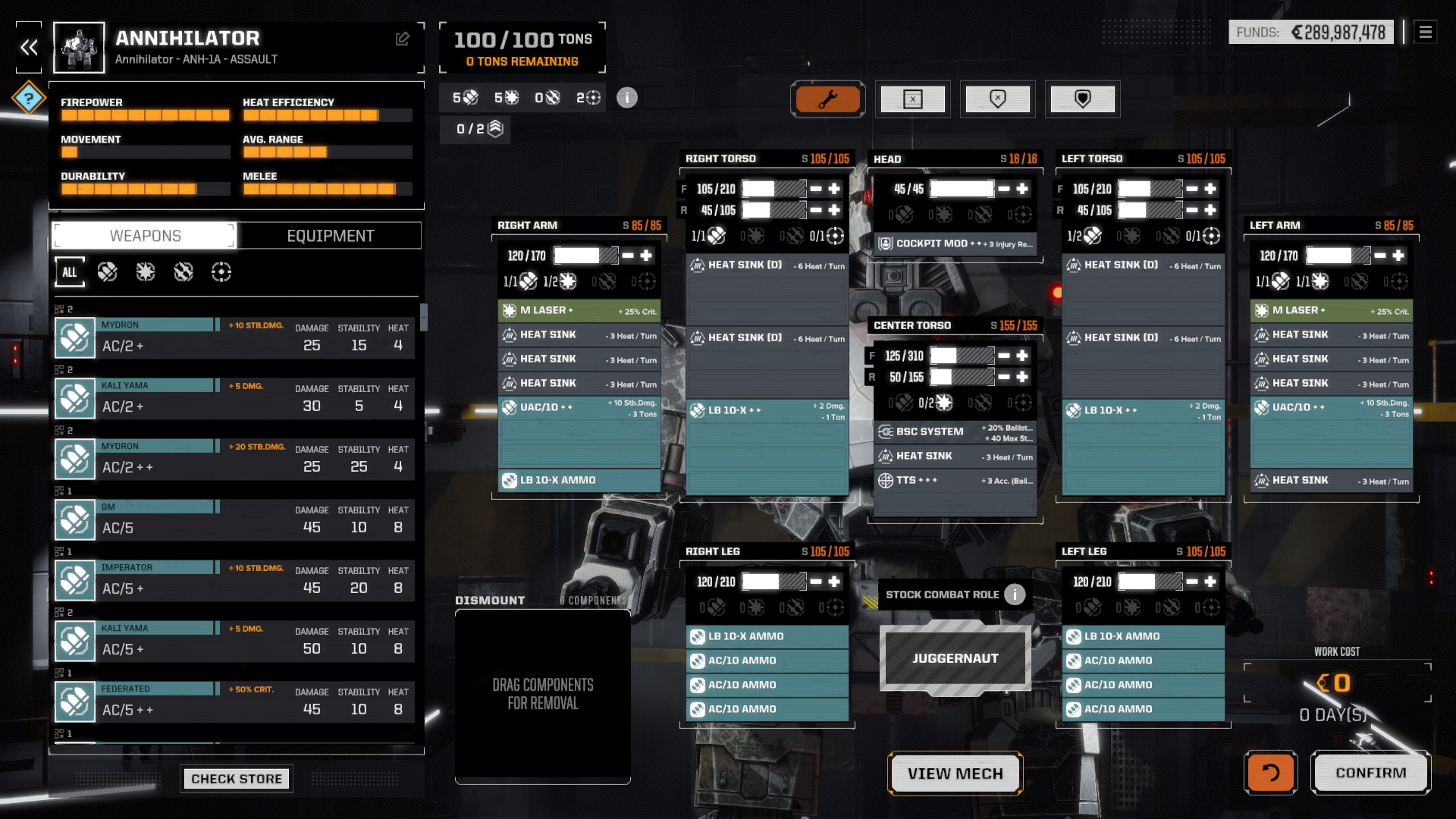Select the strip armor crossed-shield icon
This screenshot has height=819, width=1456.
[998, 99]
